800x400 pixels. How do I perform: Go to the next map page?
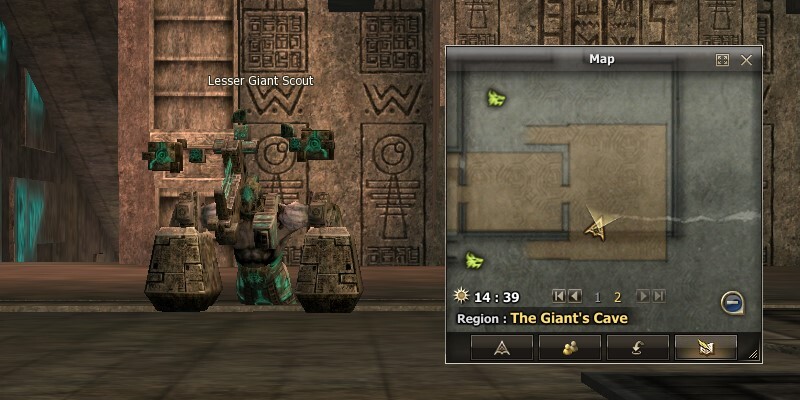643,296
